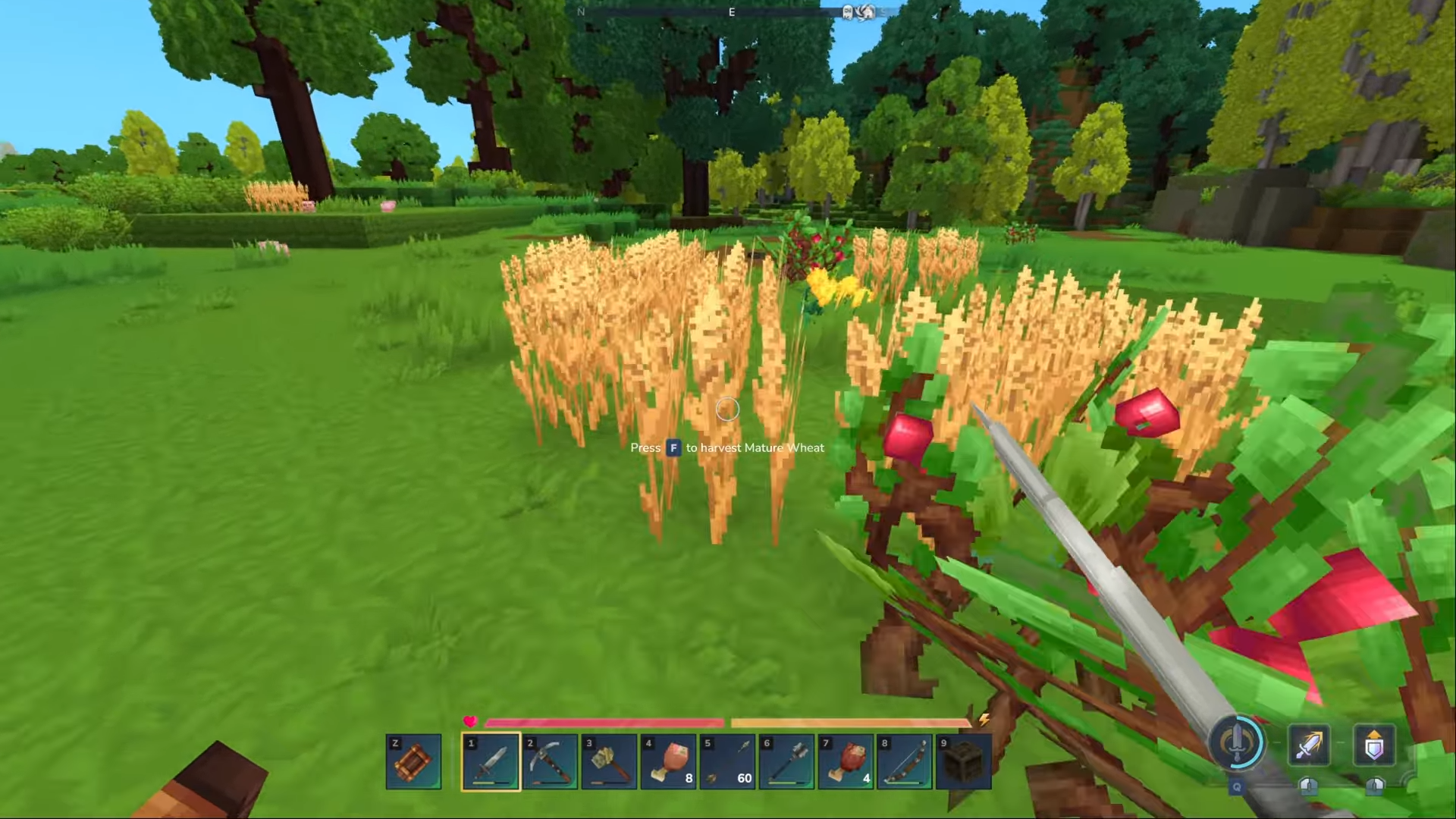The width and height of the screenshot is (1456, 819).
Task: Select the stack of 8 raw meat
Action: pos(668,761)
